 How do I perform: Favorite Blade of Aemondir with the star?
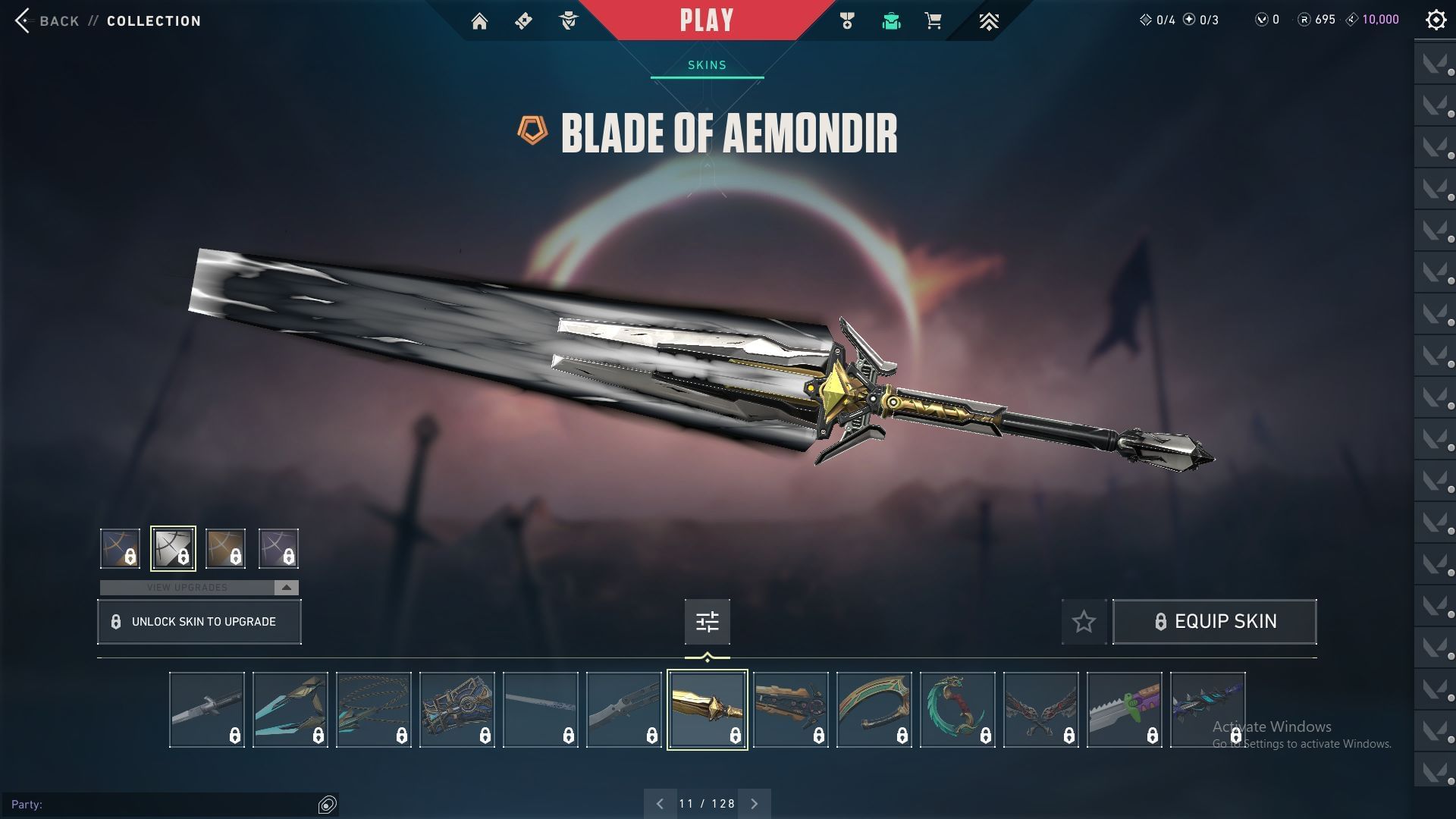click(1083, 621)
